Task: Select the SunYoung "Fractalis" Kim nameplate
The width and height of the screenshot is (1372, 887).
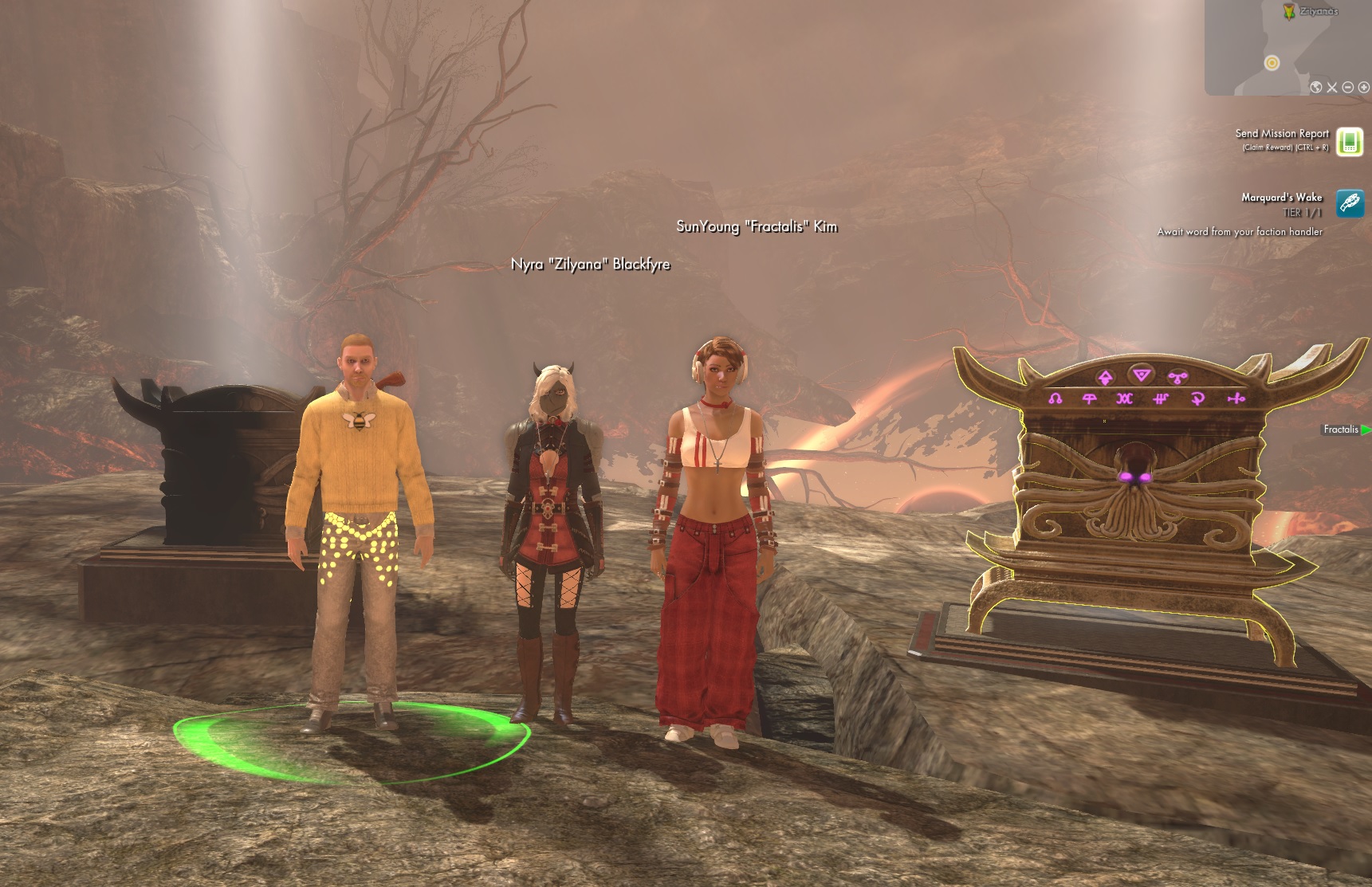Action: click(757, 226)
